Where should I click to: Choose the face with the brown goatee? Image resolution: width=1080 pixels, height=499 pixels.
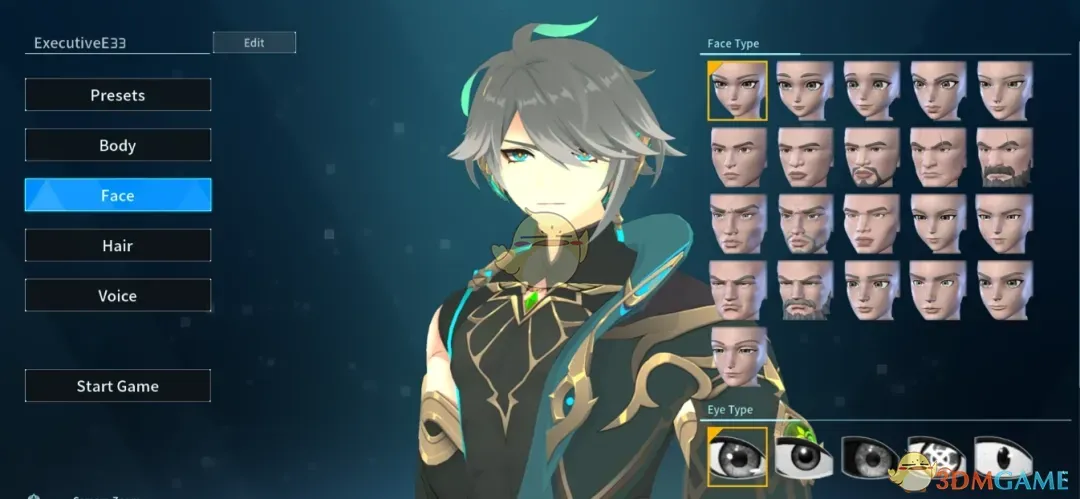click(872, 157)
